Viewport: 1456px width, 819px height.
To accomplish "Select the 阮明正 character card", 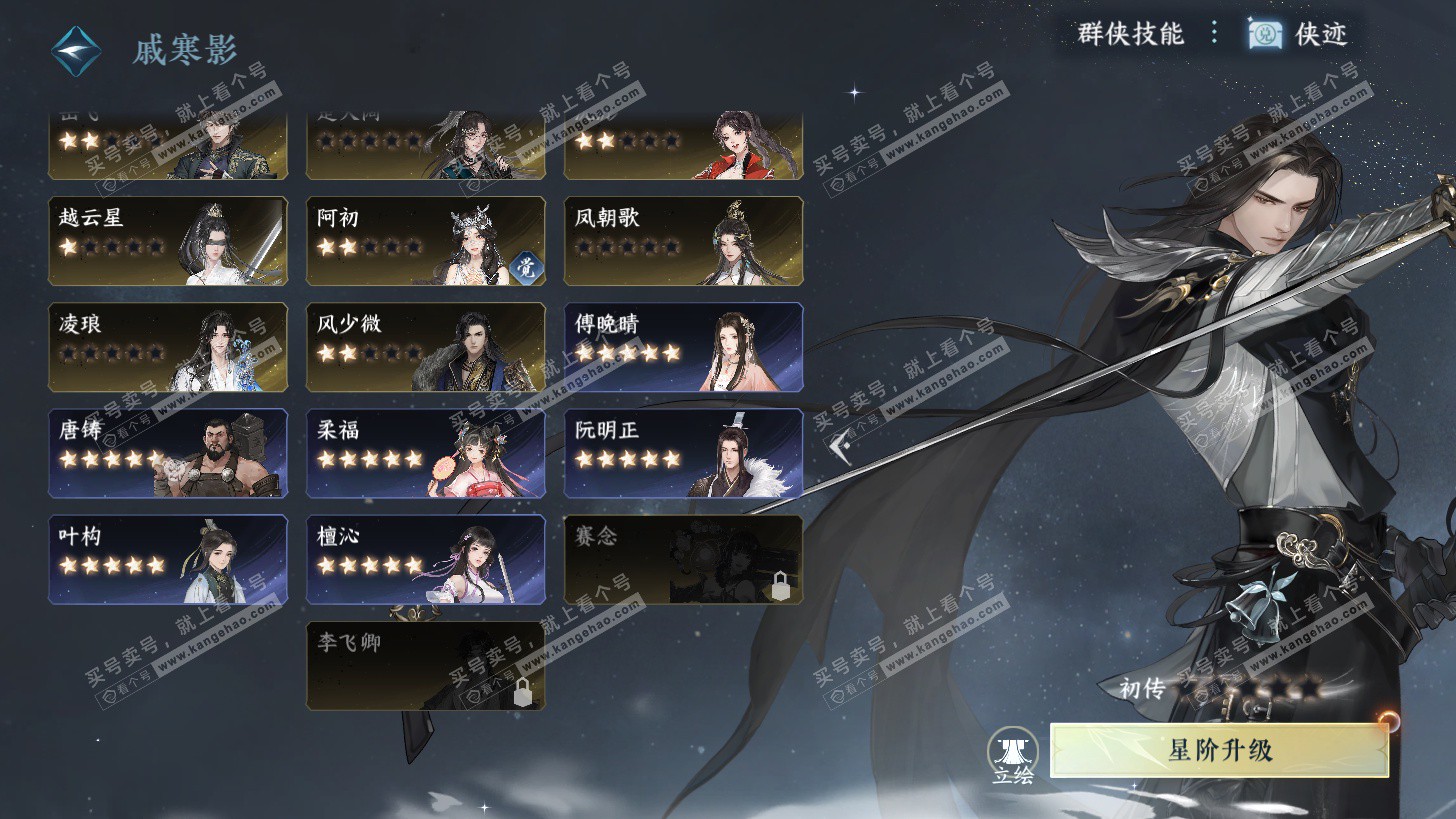I will pyautogui.click(x=683, y=453).
